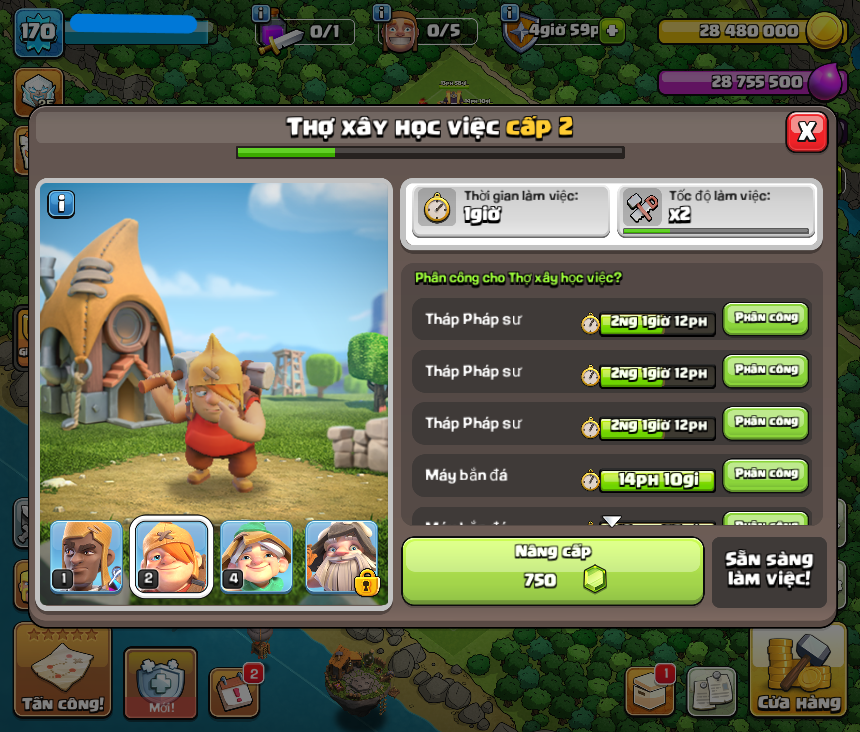The width and height of the screenshot is (860, 732).
Task: Select the locked bearded helper portrait
Action: click(342, 557)
